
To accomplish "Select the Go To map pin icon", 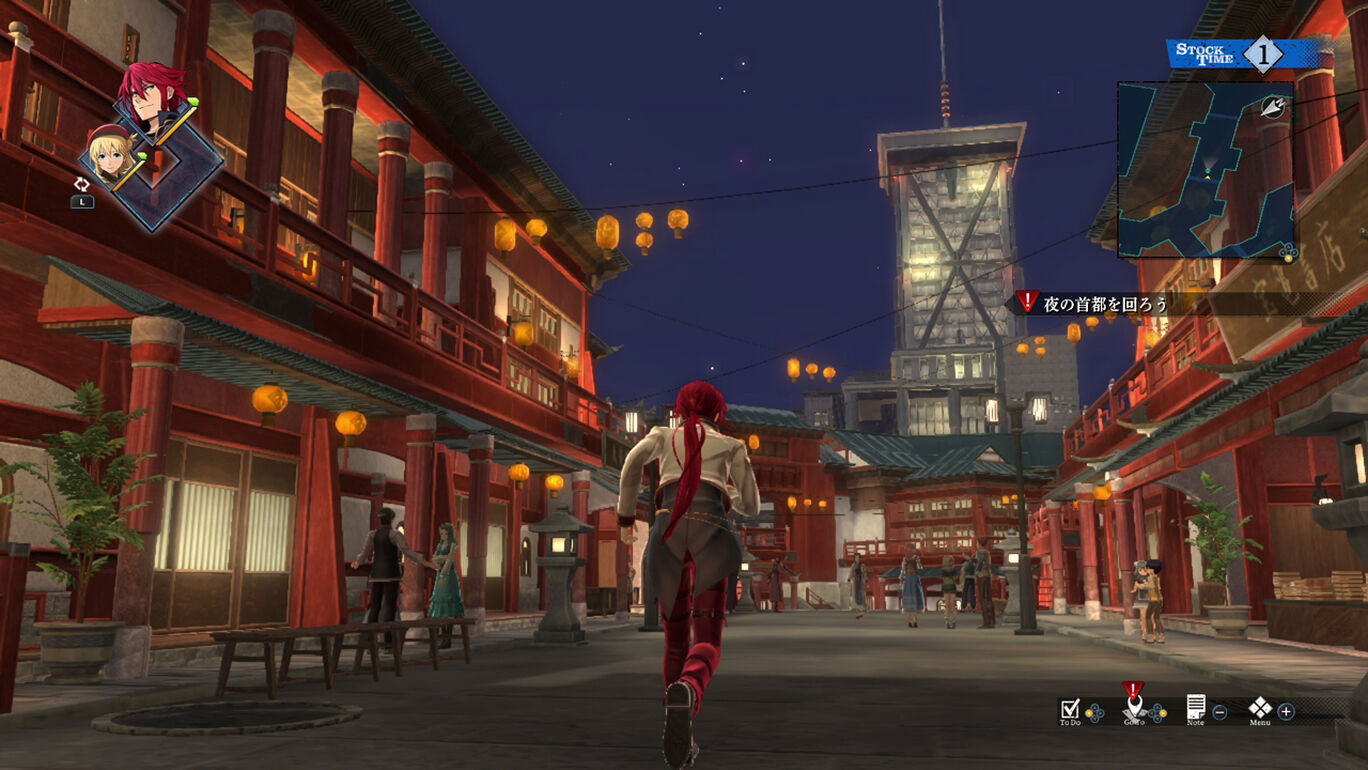I will (x=1133, y=707).
